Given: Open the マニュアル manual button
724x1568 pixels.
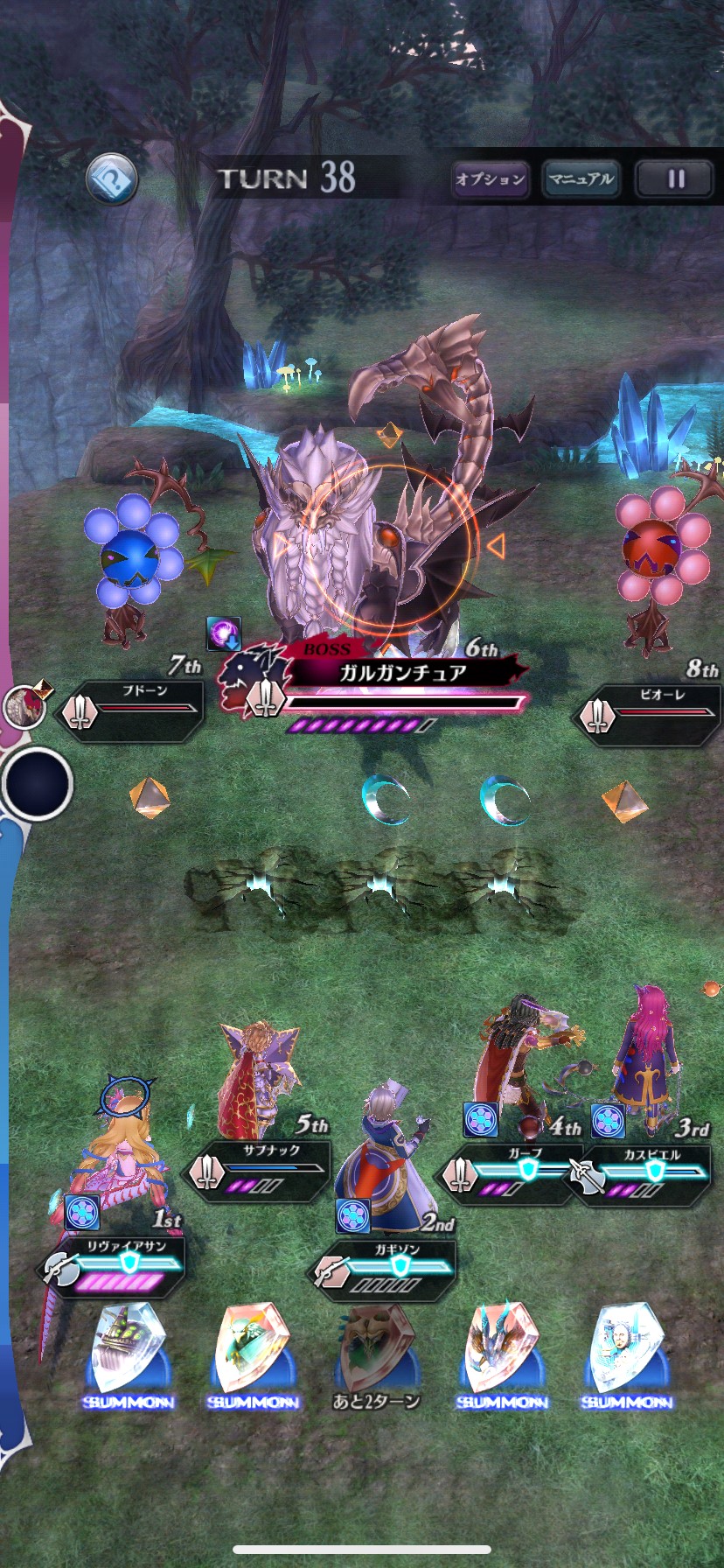Looking at the screenshot, I should [x=581, y=179].
